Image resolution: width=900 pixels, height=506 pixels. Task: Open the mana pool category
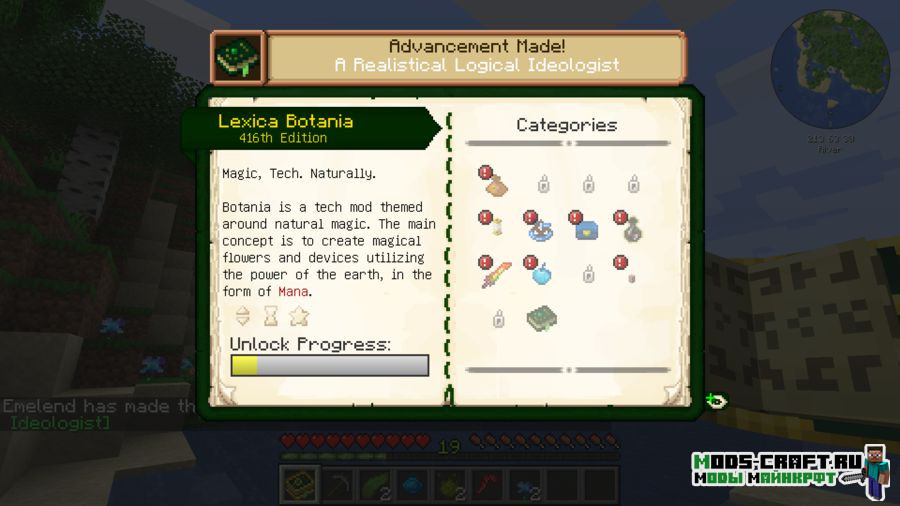point(542,229)
